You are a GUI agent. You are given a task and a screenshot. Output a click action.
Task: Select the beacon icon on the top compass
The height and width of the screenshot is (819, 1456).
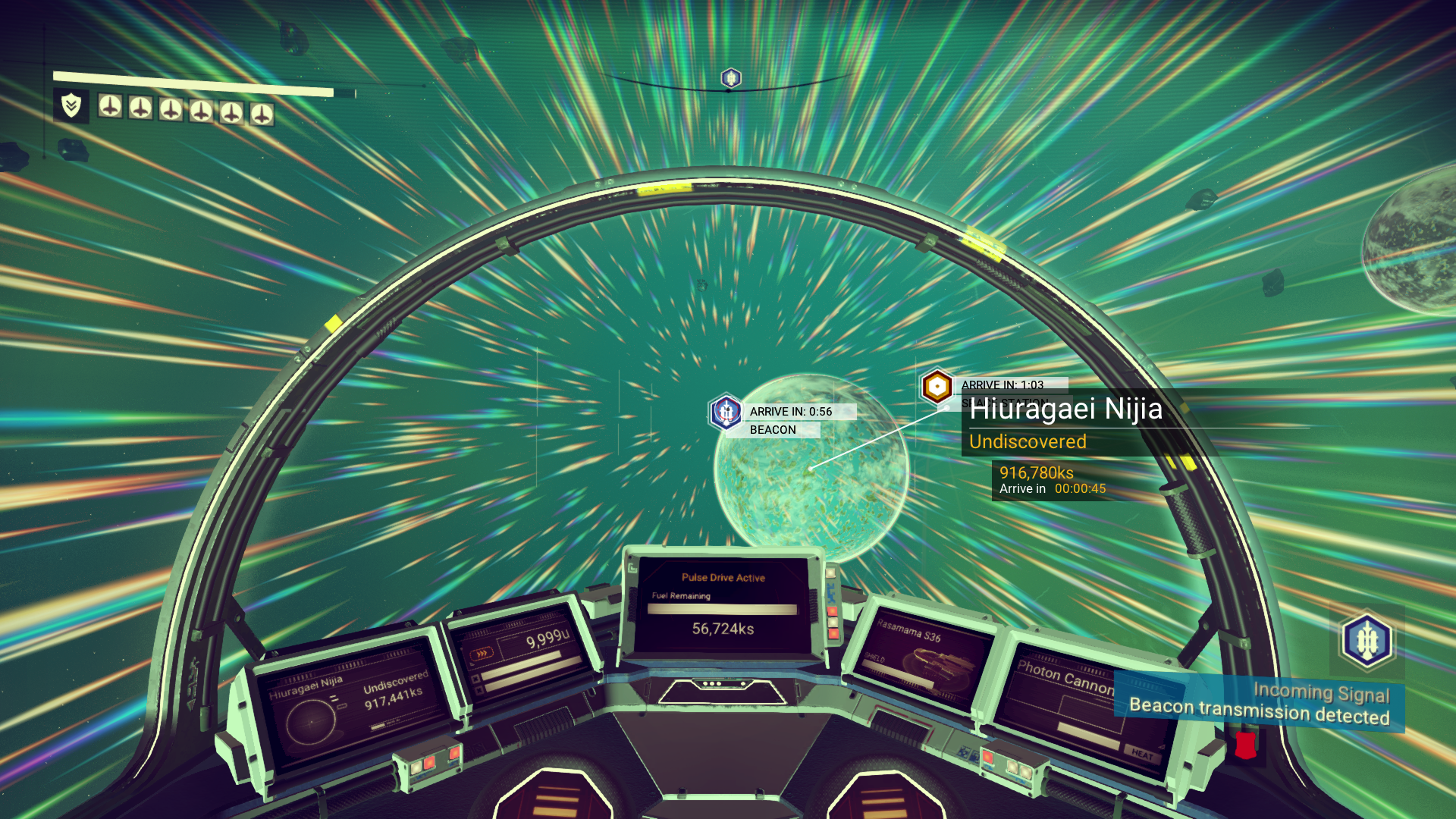coord(730,78)
